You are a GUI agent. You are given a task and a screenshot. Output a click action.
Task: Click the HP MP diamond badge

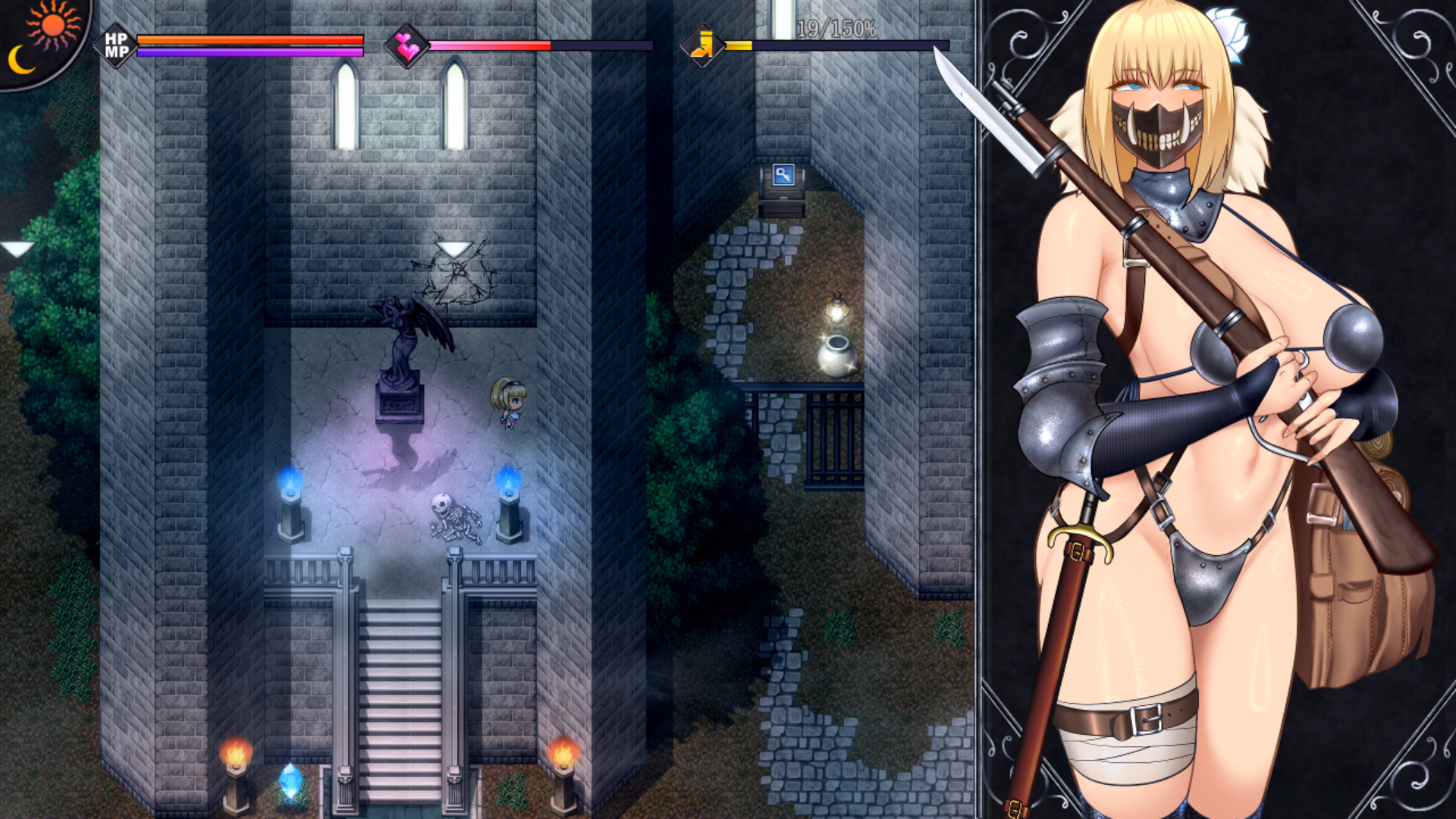116,45
